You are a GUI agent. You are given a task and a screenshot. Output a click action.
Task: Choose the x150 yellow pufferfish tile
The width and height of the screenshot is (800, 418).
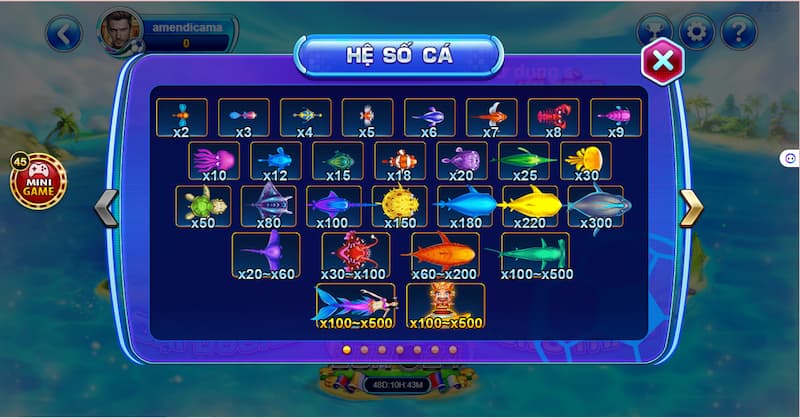point(399,207)
